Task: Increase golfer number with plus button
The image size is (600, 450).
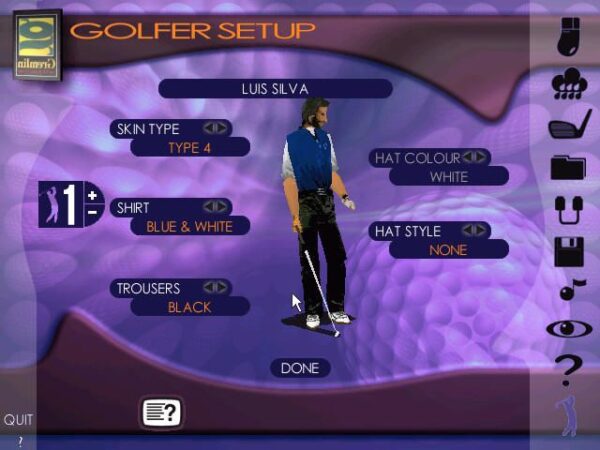Action: click(92, 195)
